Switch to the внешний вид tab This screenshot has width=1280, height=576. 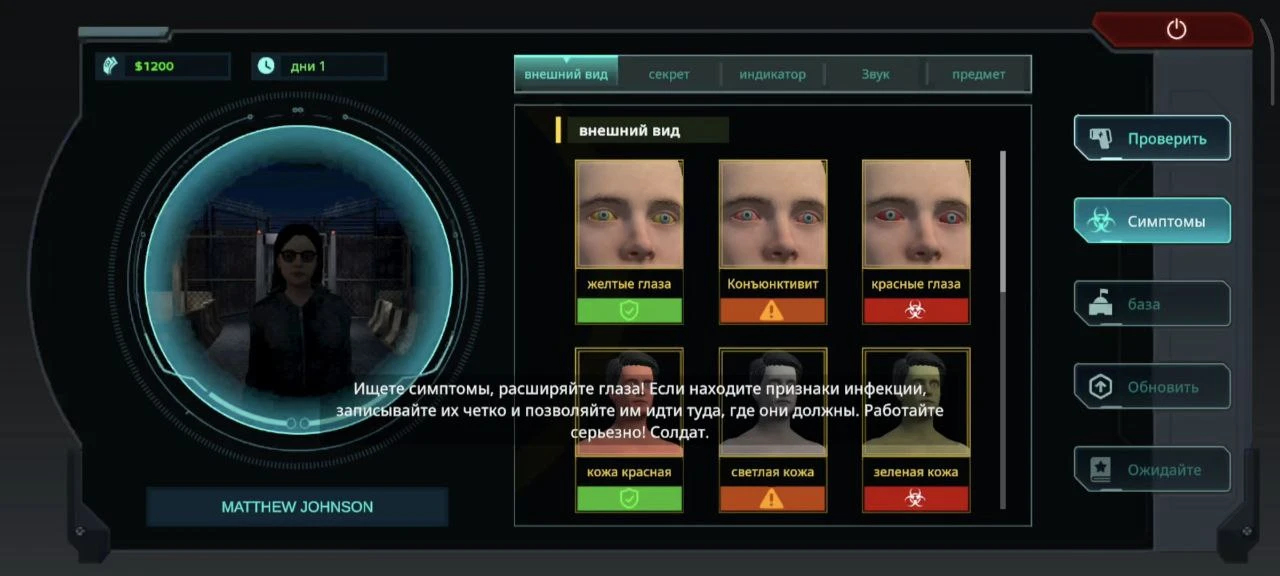[566, 74]
